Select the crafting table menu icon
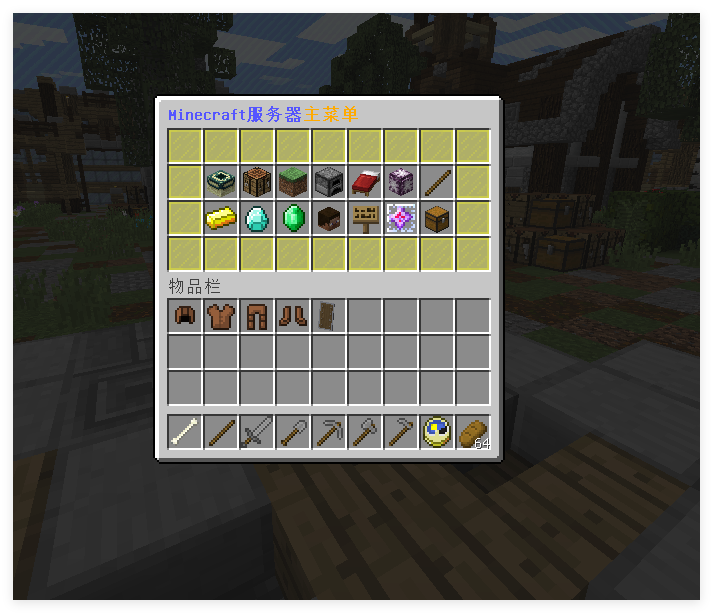Image resolution: width=713 pixels, height=613 pixels. [x=257, y=182]
